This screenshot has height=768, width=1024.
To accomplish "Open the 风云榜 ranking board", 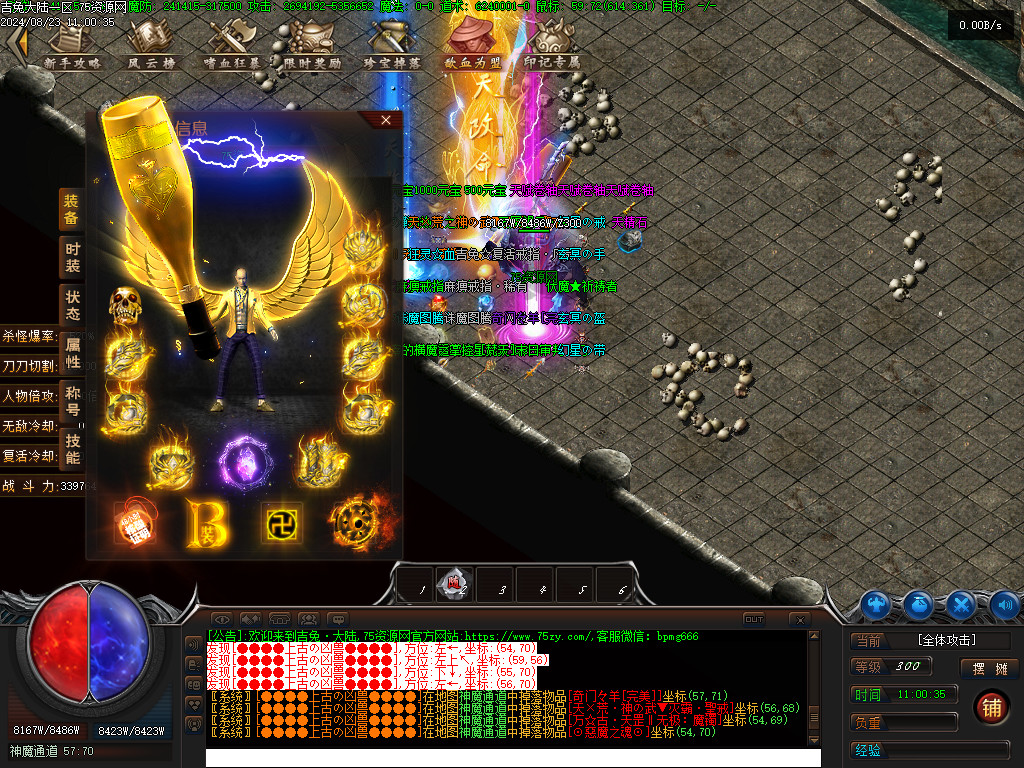I will (x=152, y=46).
